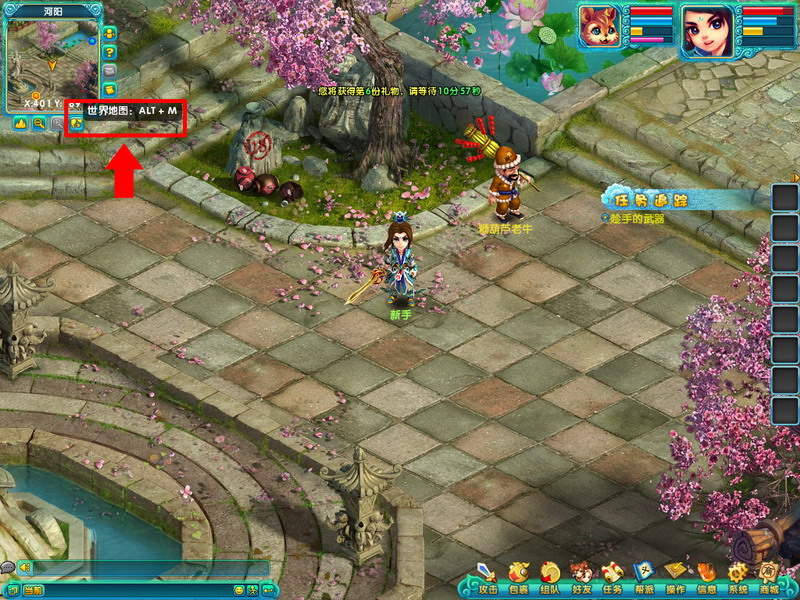Click the 当前 chat channel button
The image size is (800, 600).
click(34, 591)
